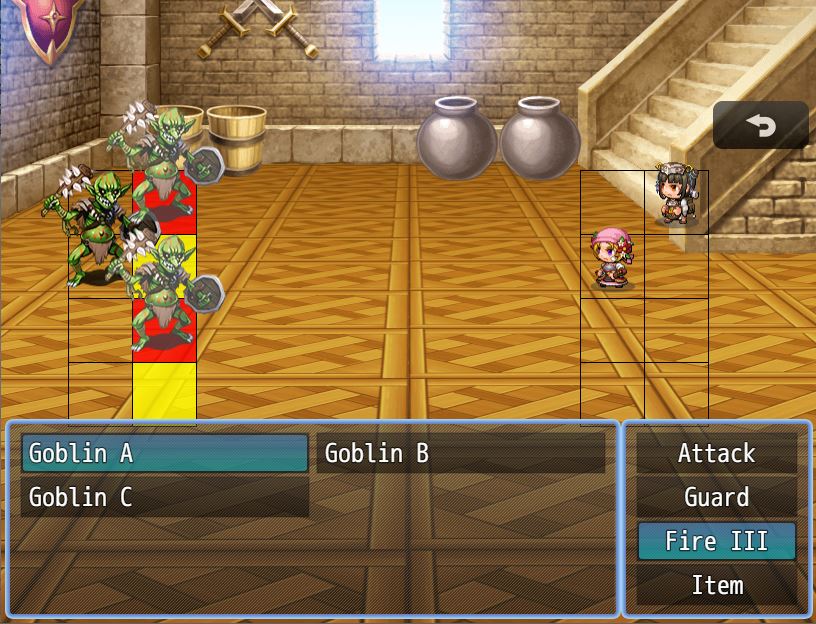Click the back arrow button

coord(761,125)
